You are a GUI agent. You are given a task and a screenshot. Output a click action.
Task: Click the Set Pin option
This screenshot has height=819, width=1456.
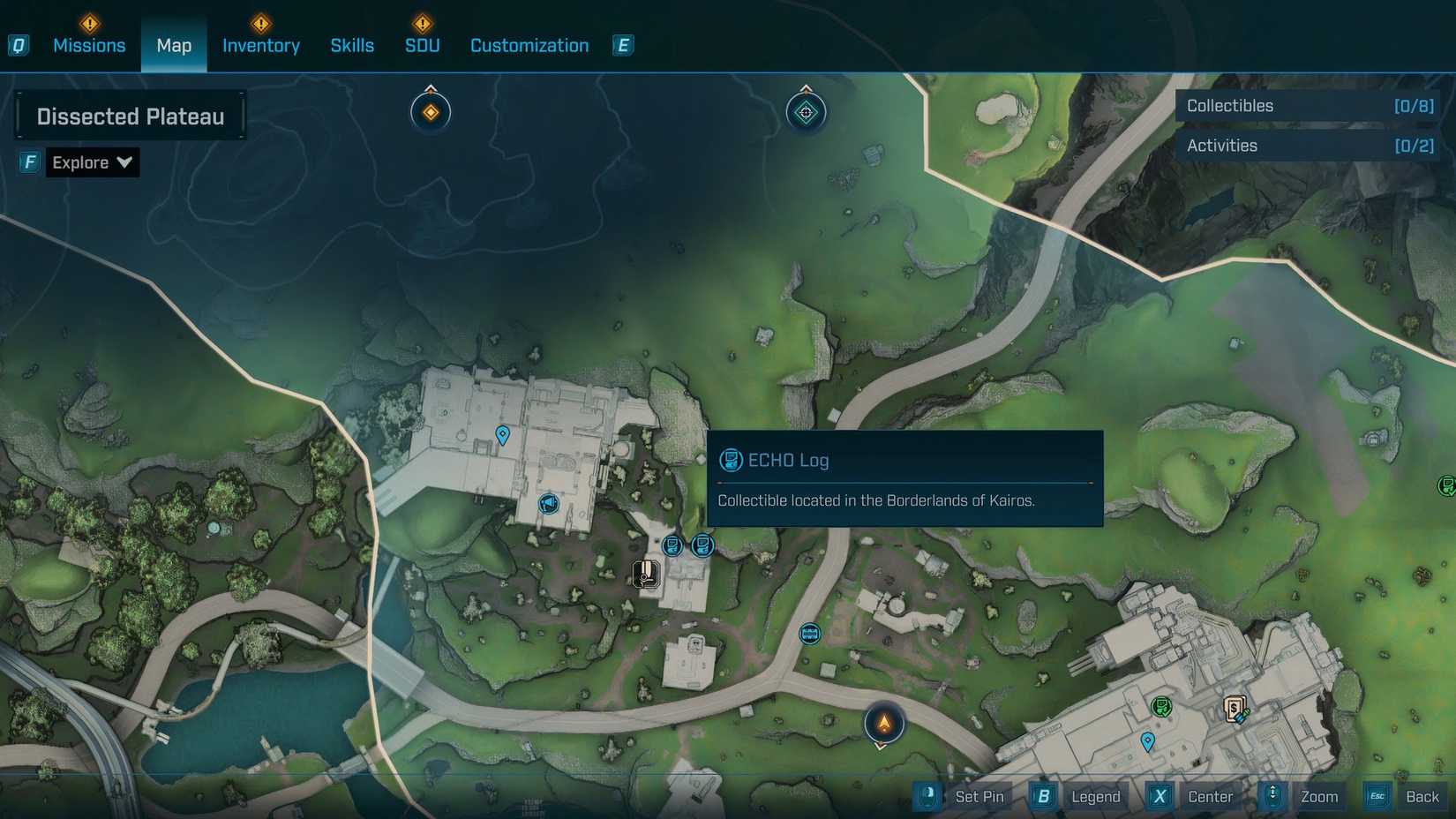[979, 797]
